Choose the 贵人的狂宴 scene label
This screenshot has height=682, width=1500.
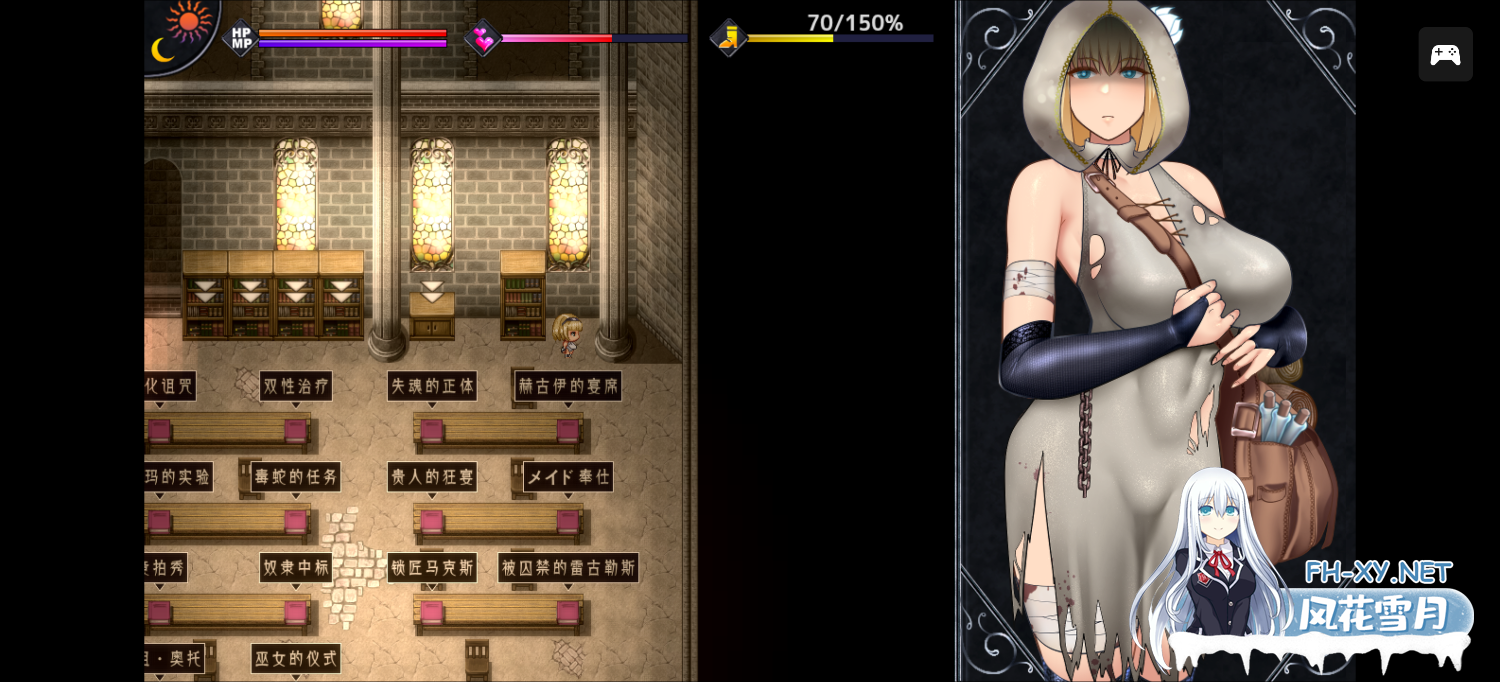(432, 477)
